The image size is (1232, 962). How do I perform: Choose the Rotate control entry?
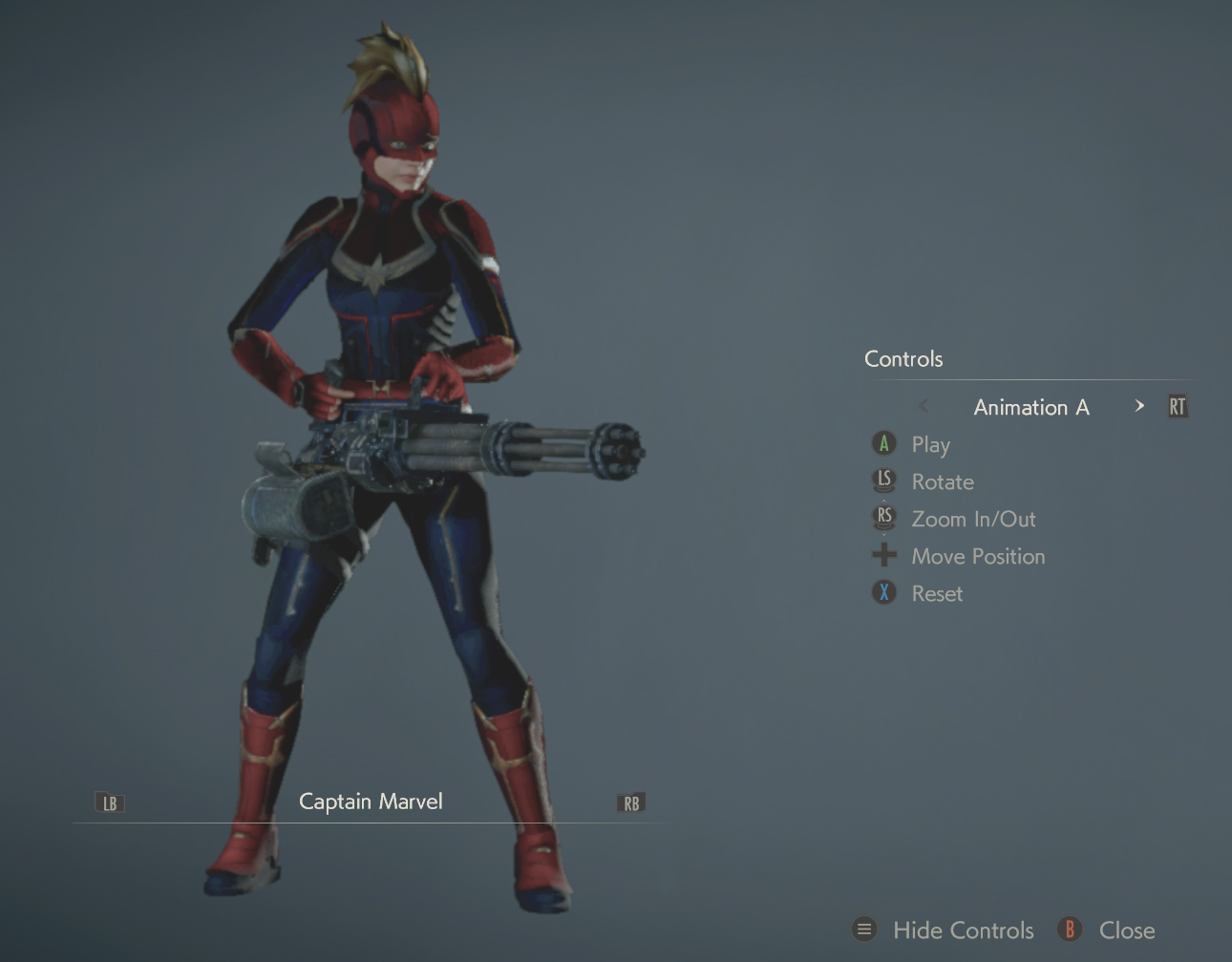tap(942, 481)
